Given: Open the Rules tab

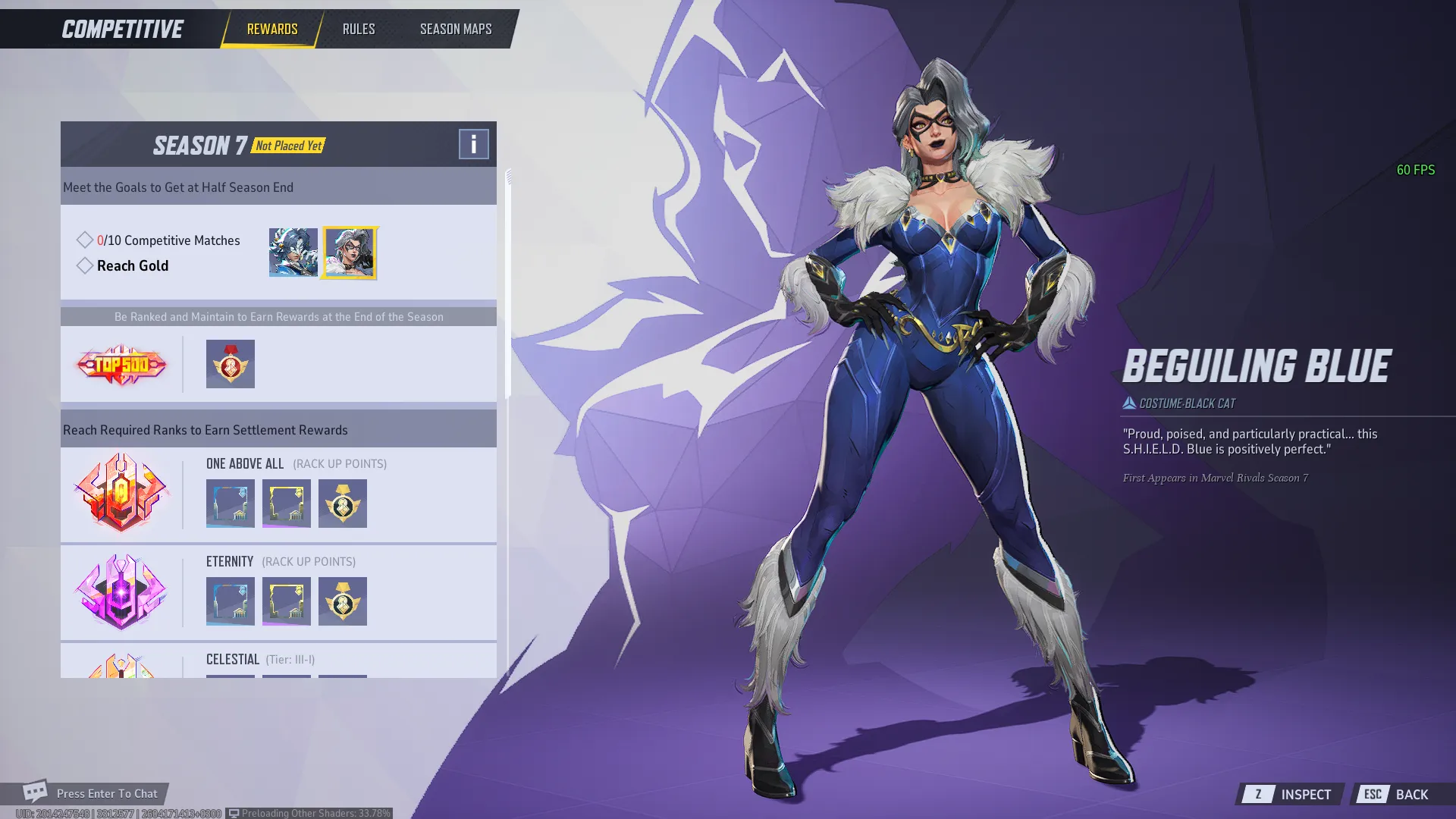Looking at the screenshot, I should [358, 29].
